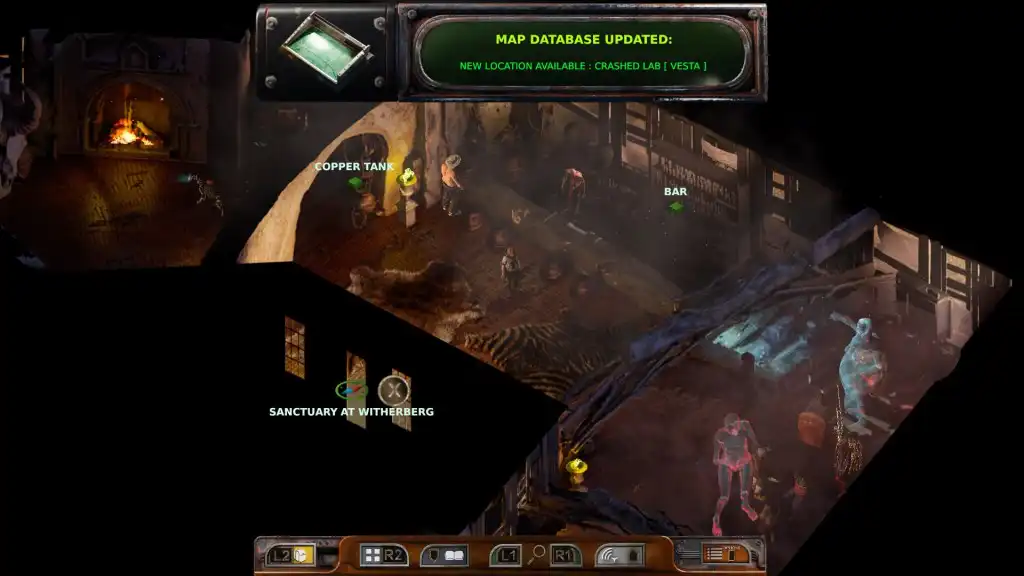Select the Bar interaction marker

click(x=676, y=207)
